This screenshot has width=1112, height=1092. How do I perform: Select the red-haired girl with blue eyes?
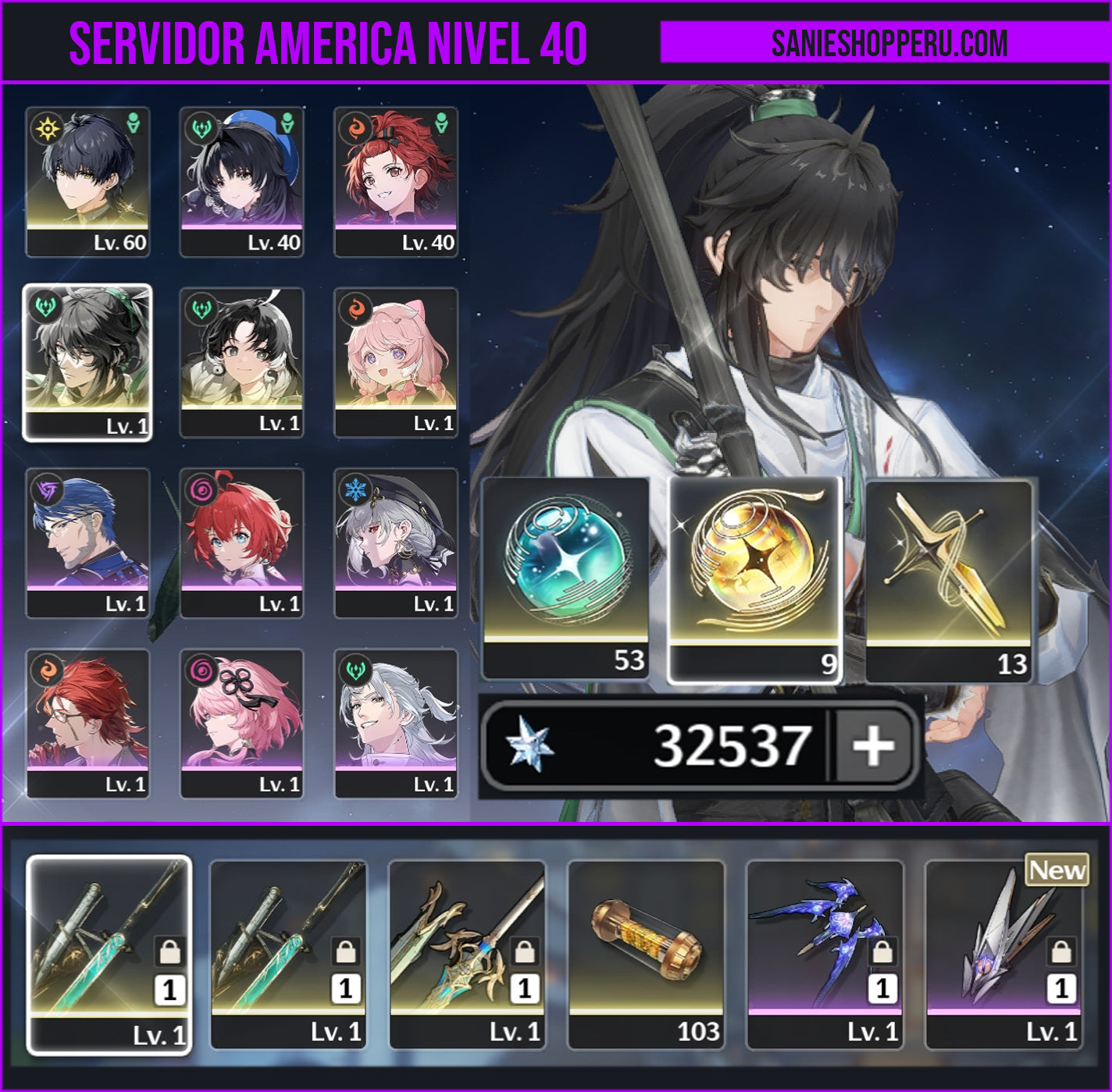[x=241, y=542]
